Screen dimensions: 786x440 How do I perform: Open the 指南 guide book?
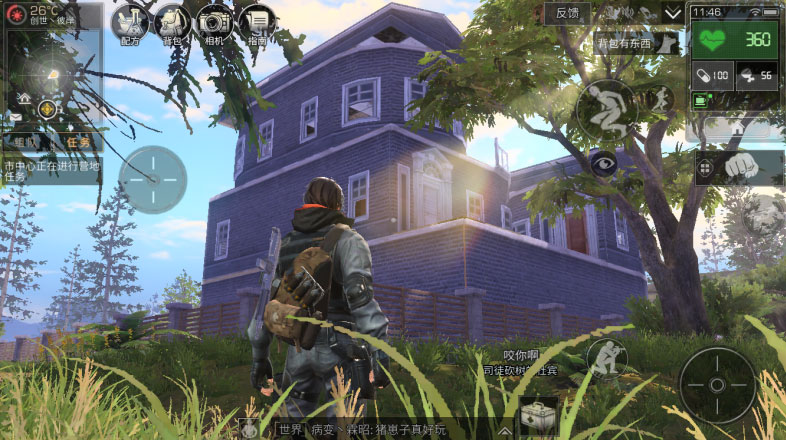(258, 24)
